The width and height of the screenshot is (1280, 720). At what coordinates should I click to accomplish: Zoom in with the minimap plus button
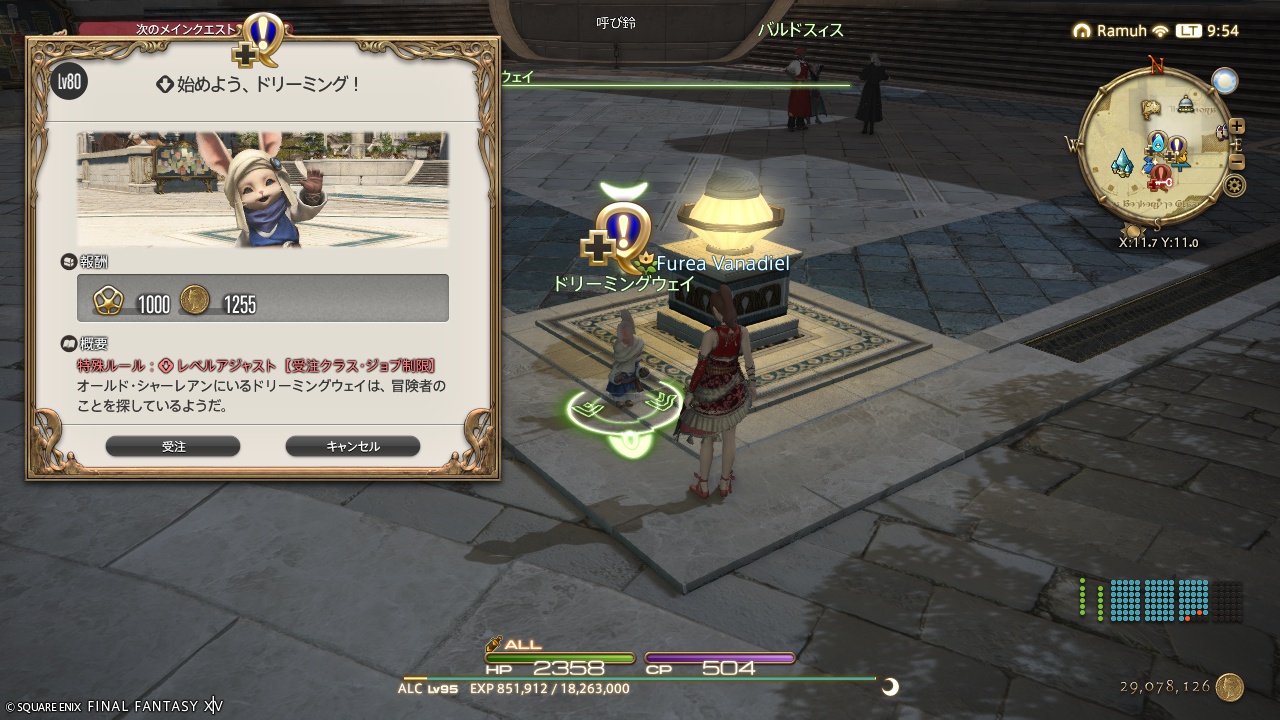pos(1236,126)
